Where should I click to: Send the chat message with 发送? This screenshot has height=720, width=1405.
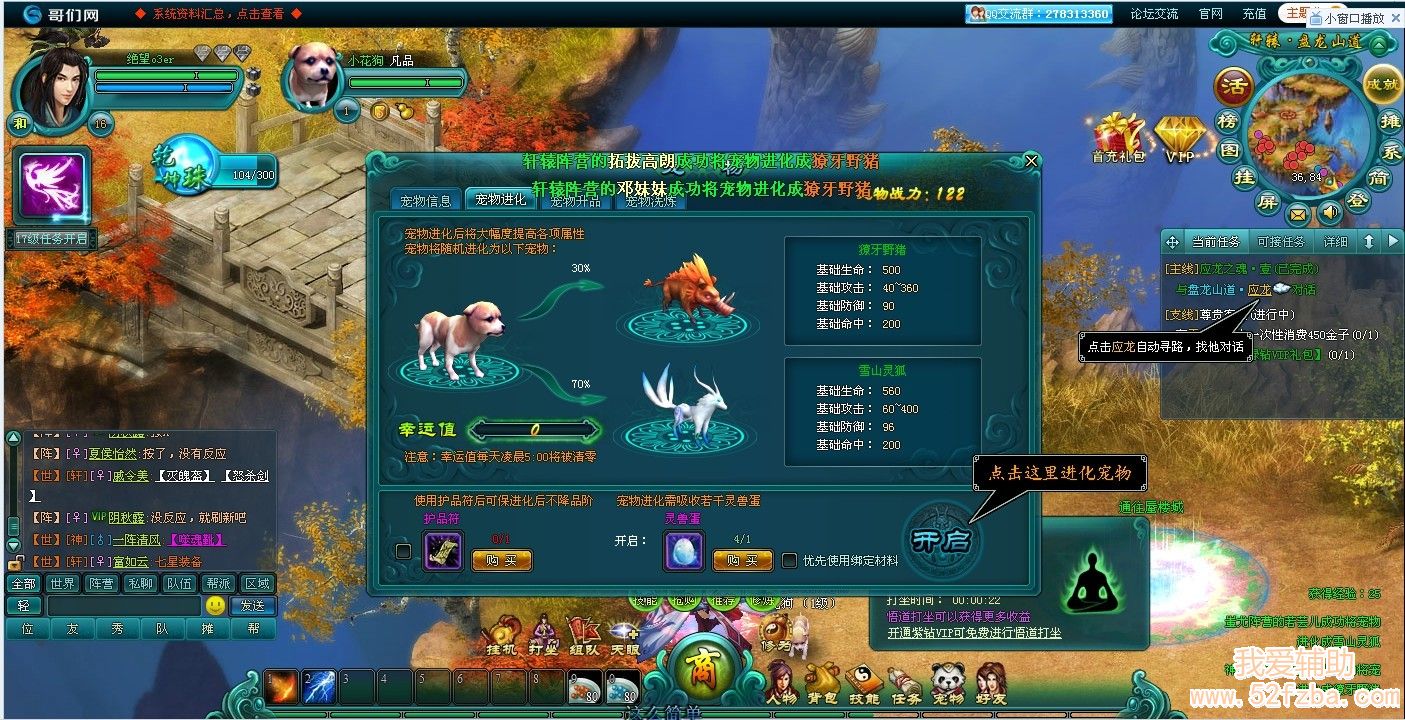tap(252, 605)
